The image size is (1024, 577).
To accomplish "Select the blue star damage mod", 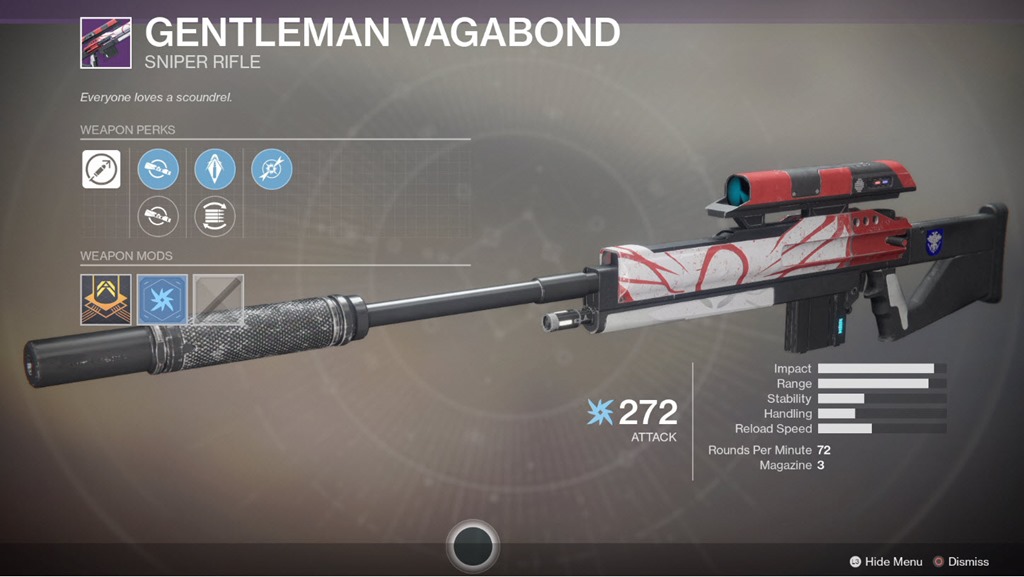I will [162, 300].
